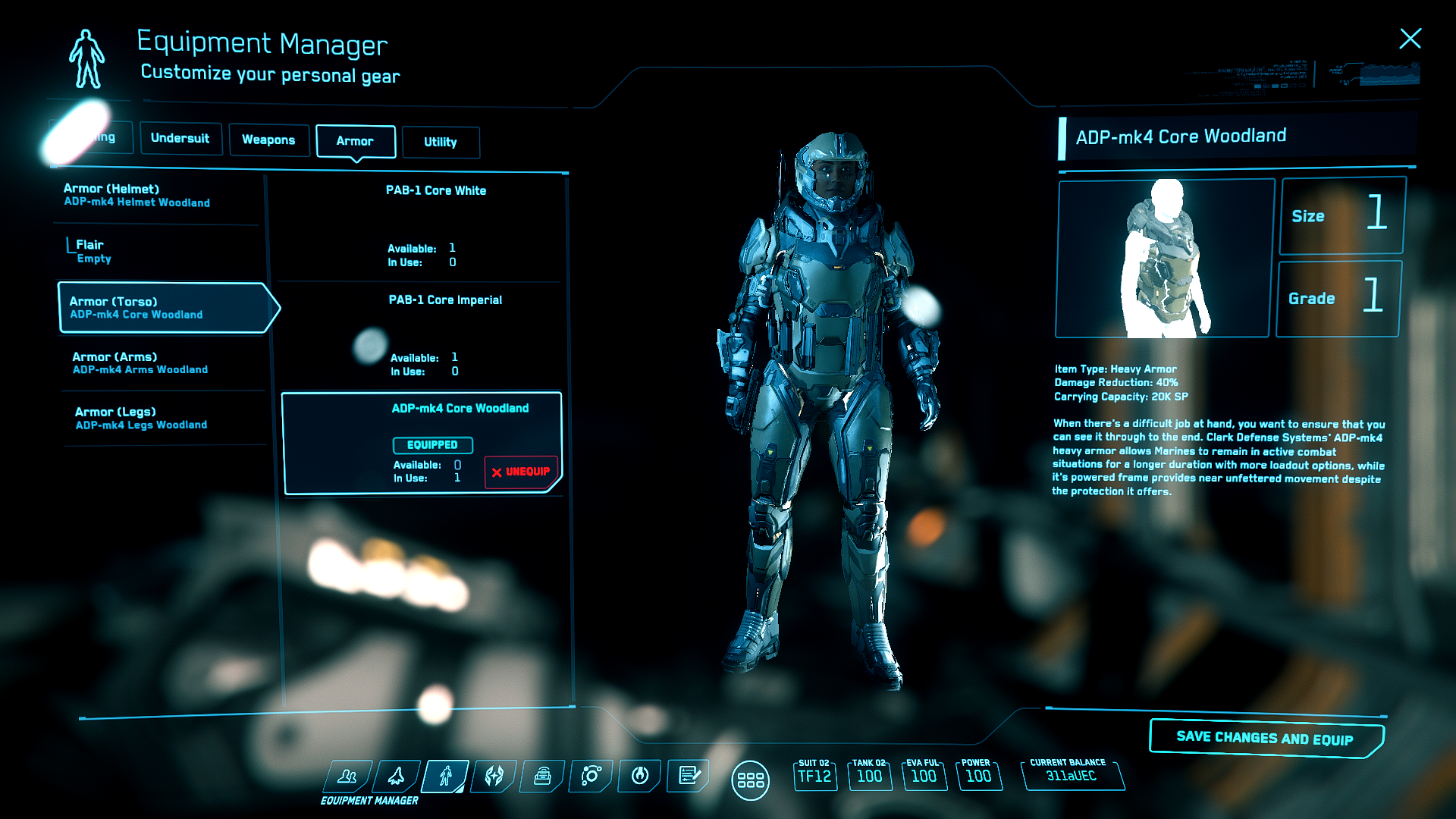Open the circular app grid button
Image resolution: width=1456 pixels, height=819 pixels.
[750, 780]
